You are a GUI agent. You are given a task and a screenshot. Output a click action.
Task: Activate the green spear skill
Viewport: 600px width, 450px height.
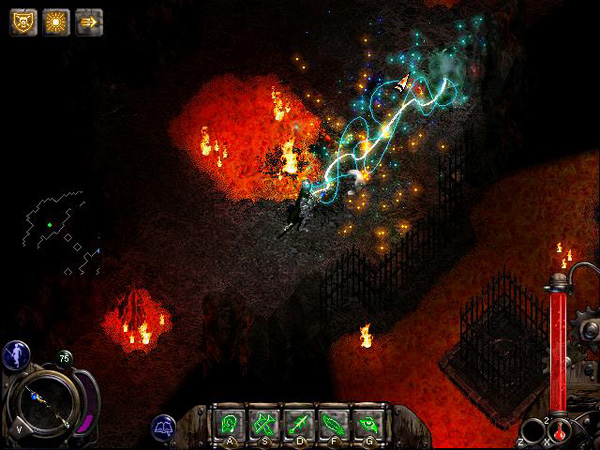[x=300, y=422]
